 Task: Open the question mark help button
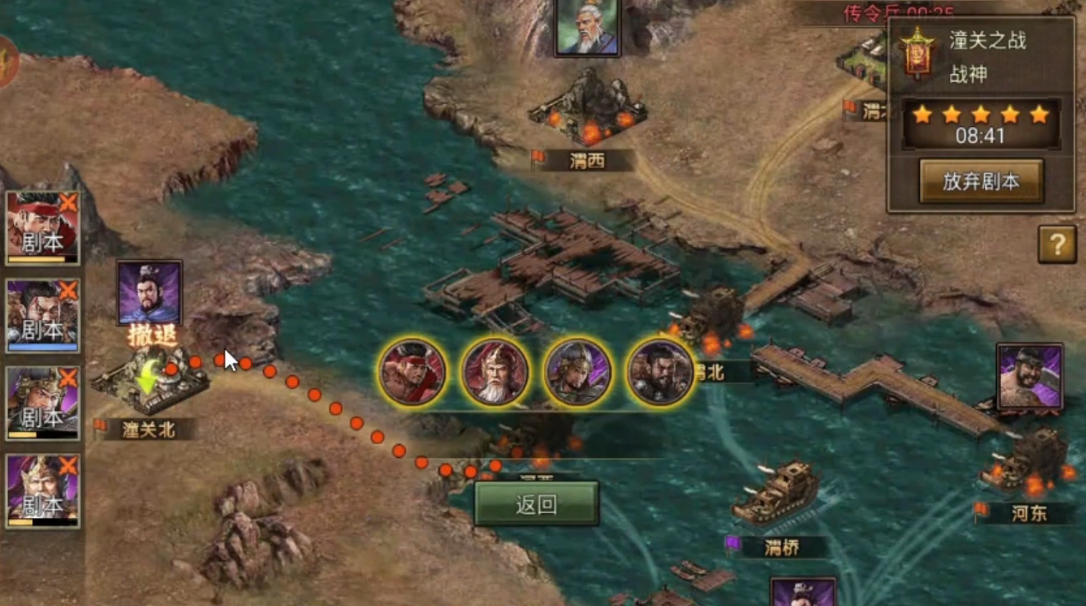tap(1057, 244)
